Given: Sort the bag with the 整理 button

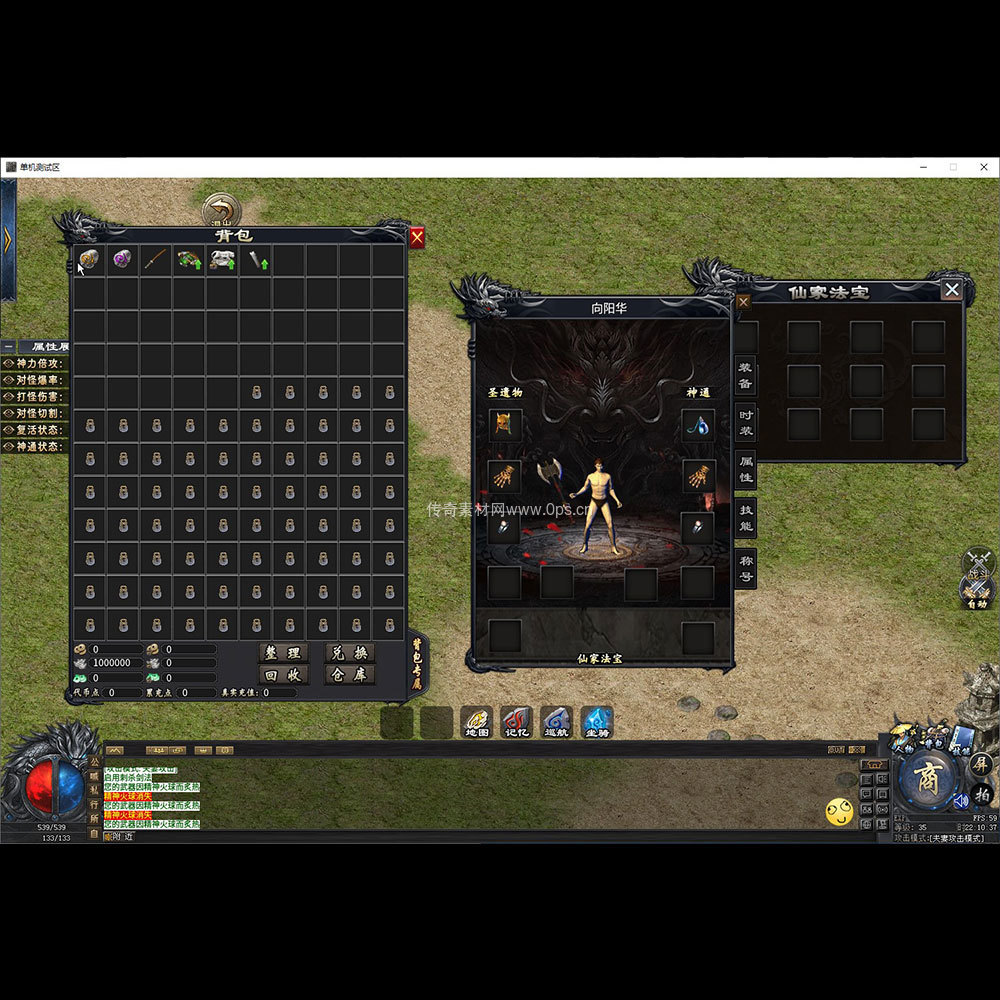Looking at the screenshot, I should click(x=282, y=652).
